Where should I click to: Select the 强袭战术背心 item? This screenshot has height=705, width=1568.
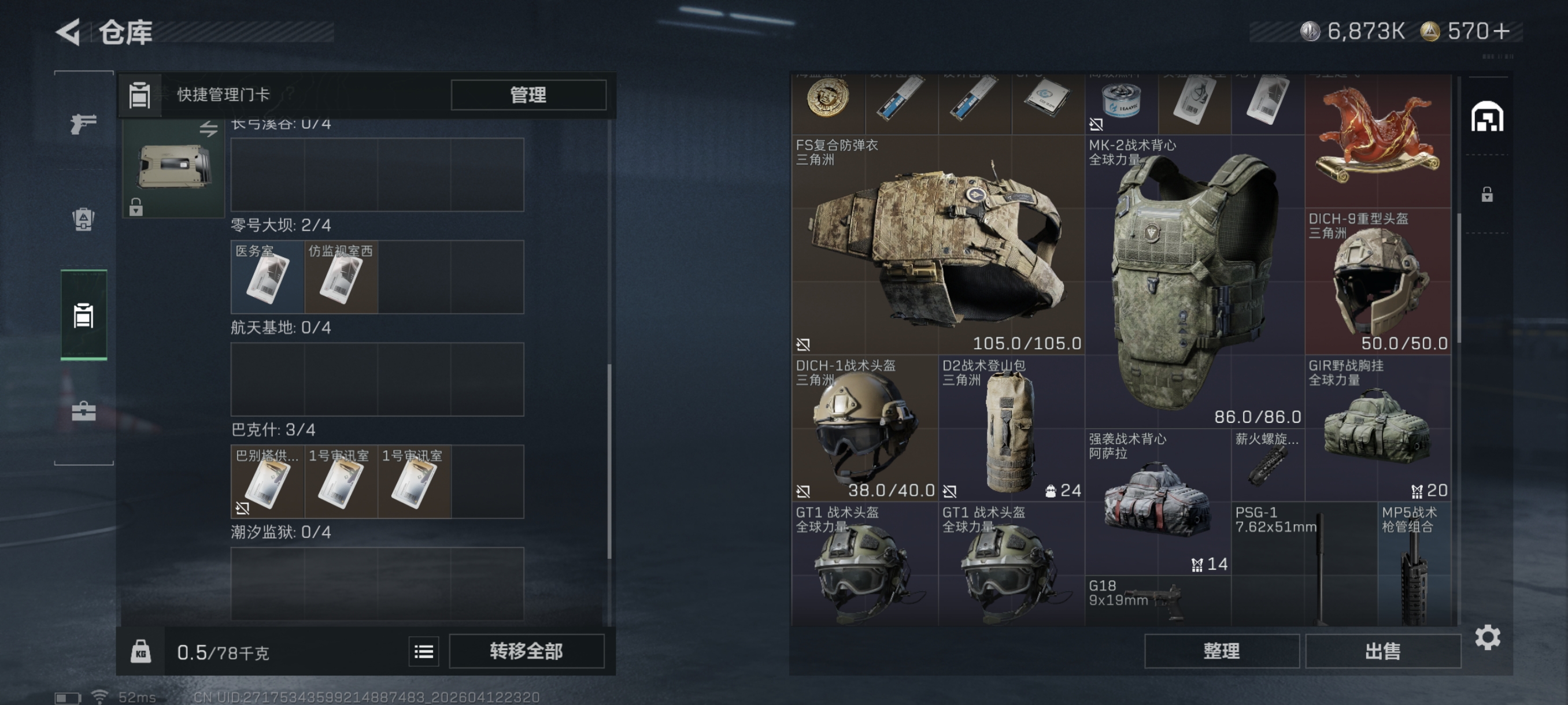(x=1156, y=502)
